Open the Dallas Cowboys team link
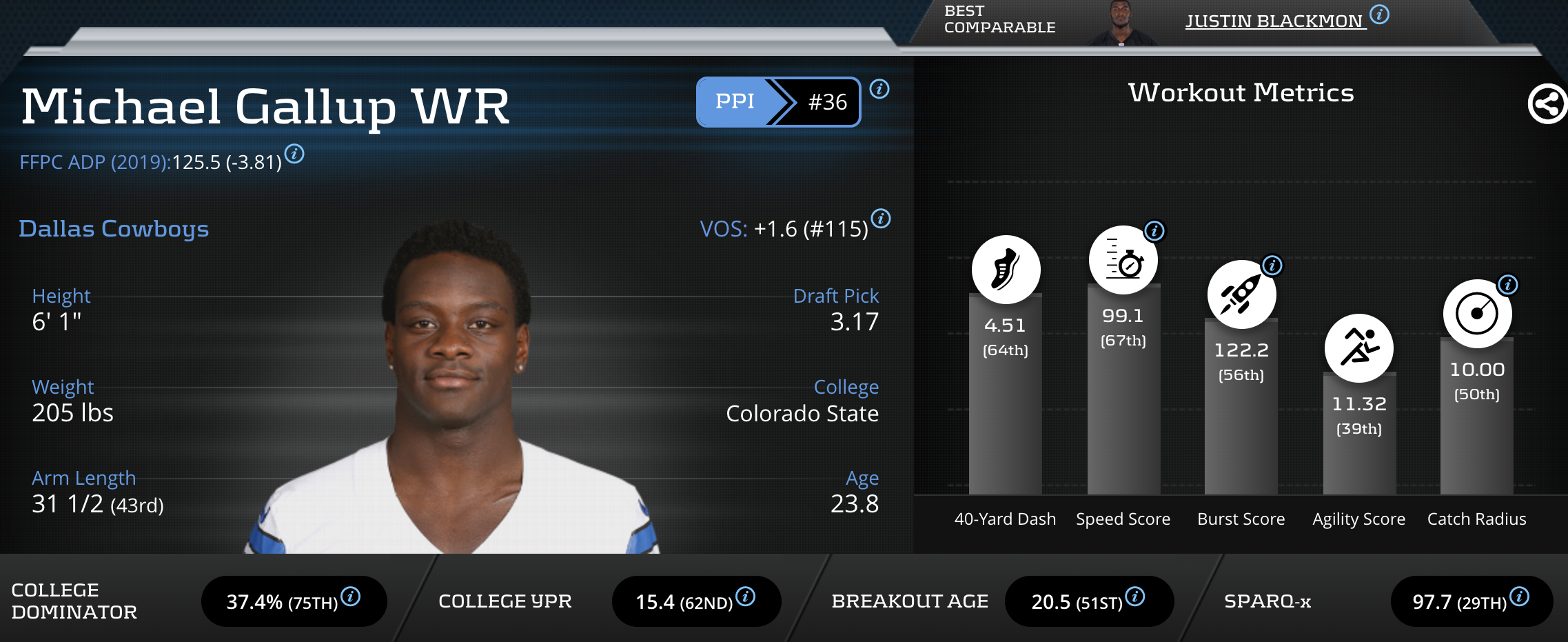1568x642 pixels. [114, 228]
